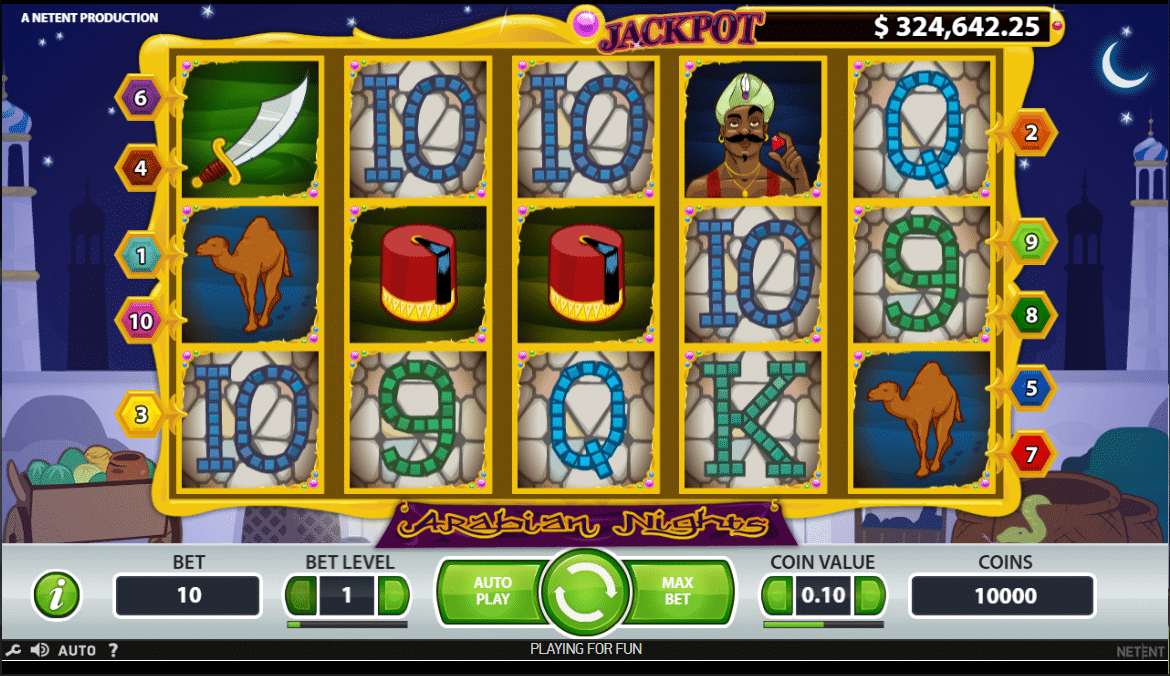Choose payline 3 marker
Image resolution: width=1170 pixels, height=676 pixels.
point(142,413)
